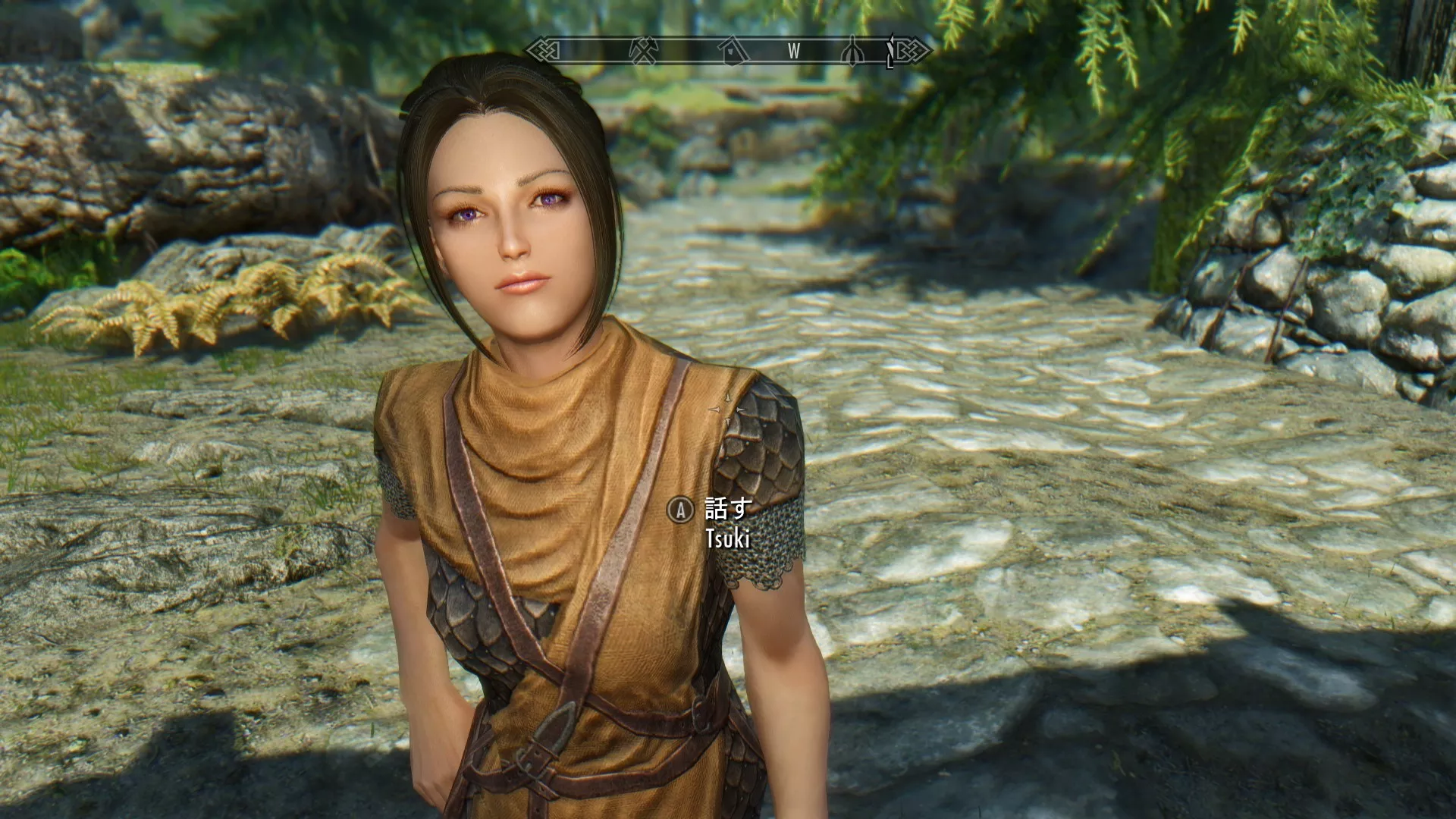The height and width of the screenshot is (819, 1456).
Task: Select the winged quest marker on the compass
Action: click(852, 53)
